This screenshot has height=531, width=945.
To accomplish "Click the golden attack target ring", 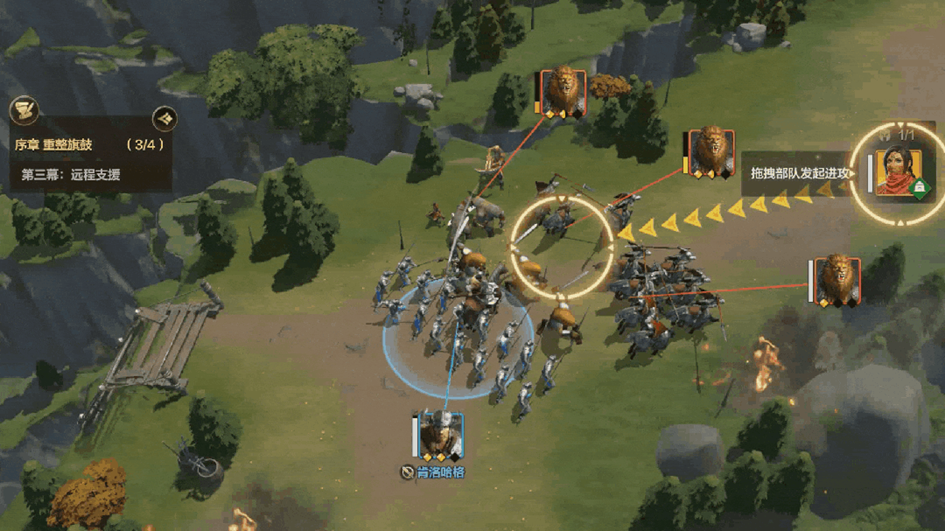I will point(561,245).
